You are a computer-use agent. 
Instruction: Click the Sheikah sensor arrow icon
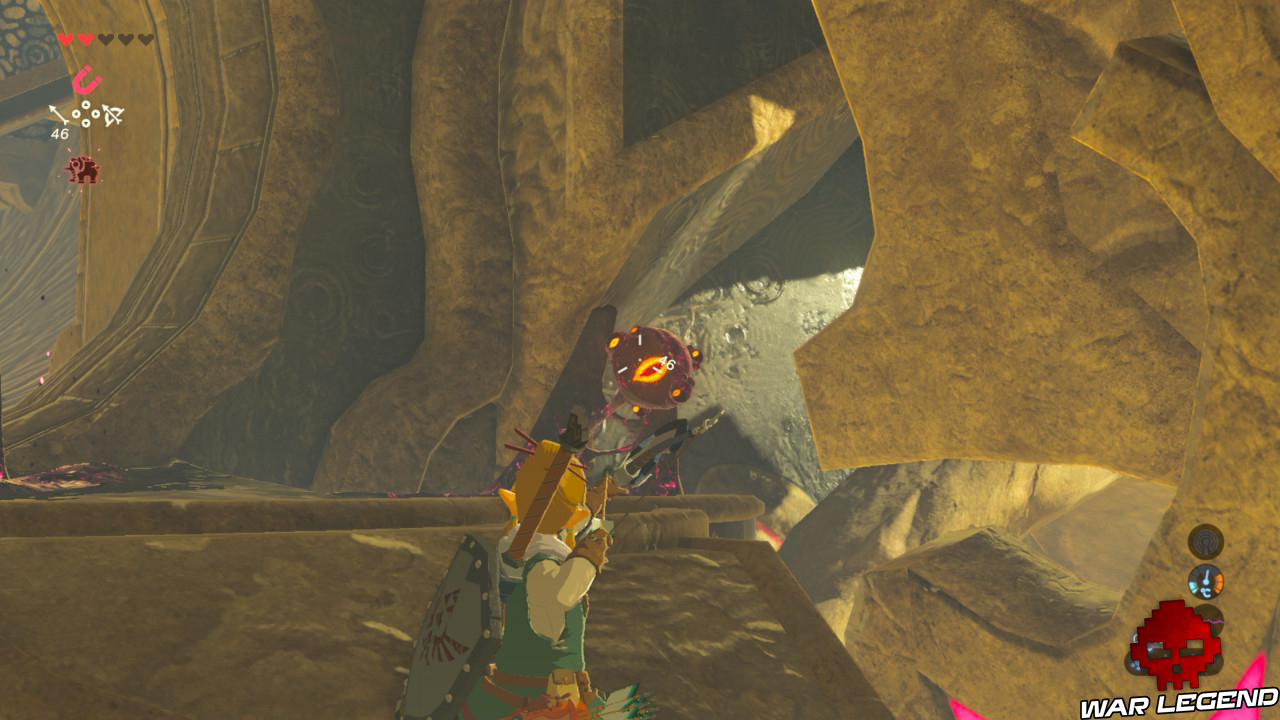point(57,113)
